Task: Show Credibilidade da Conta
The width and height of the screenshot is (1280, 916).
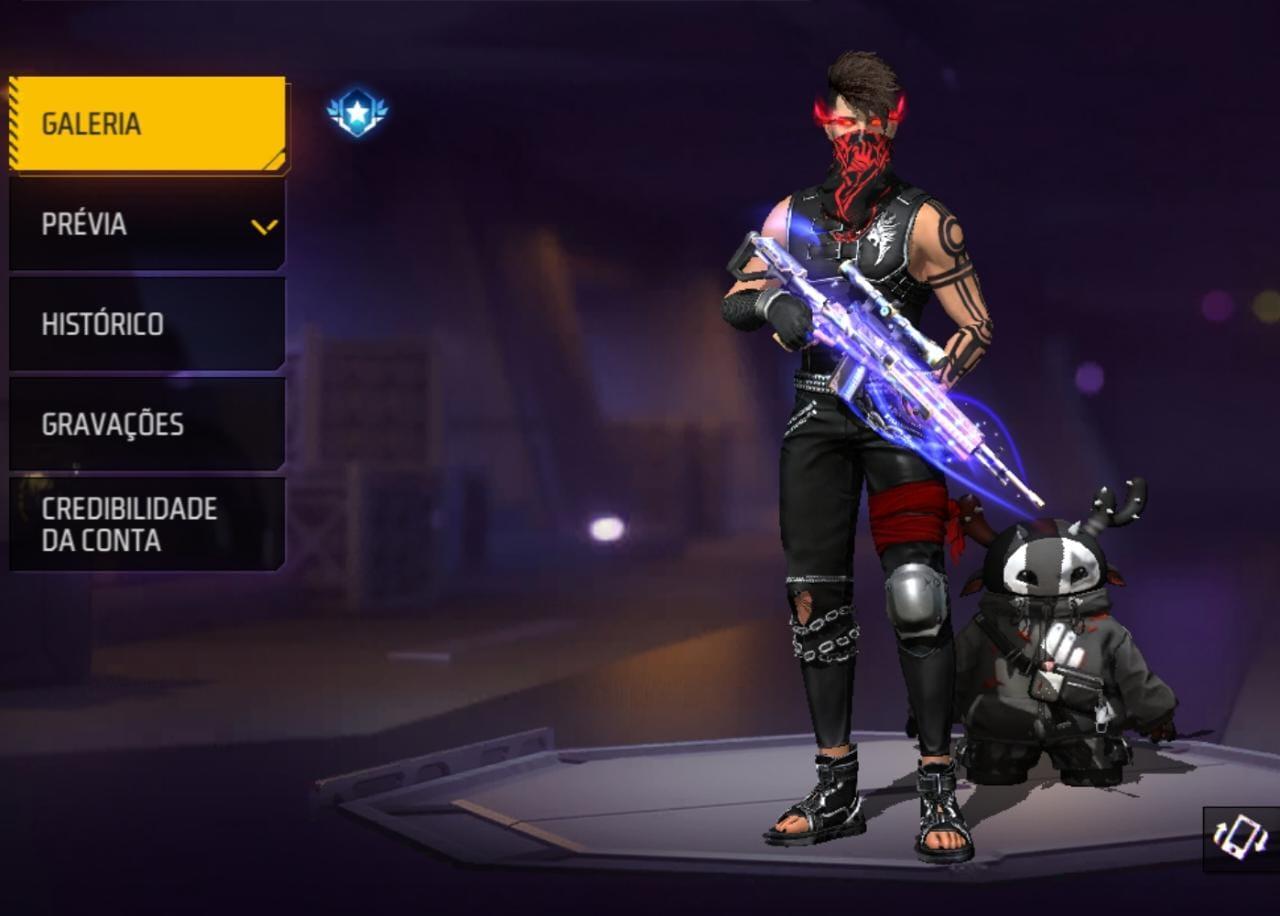Action: (147, 524)
